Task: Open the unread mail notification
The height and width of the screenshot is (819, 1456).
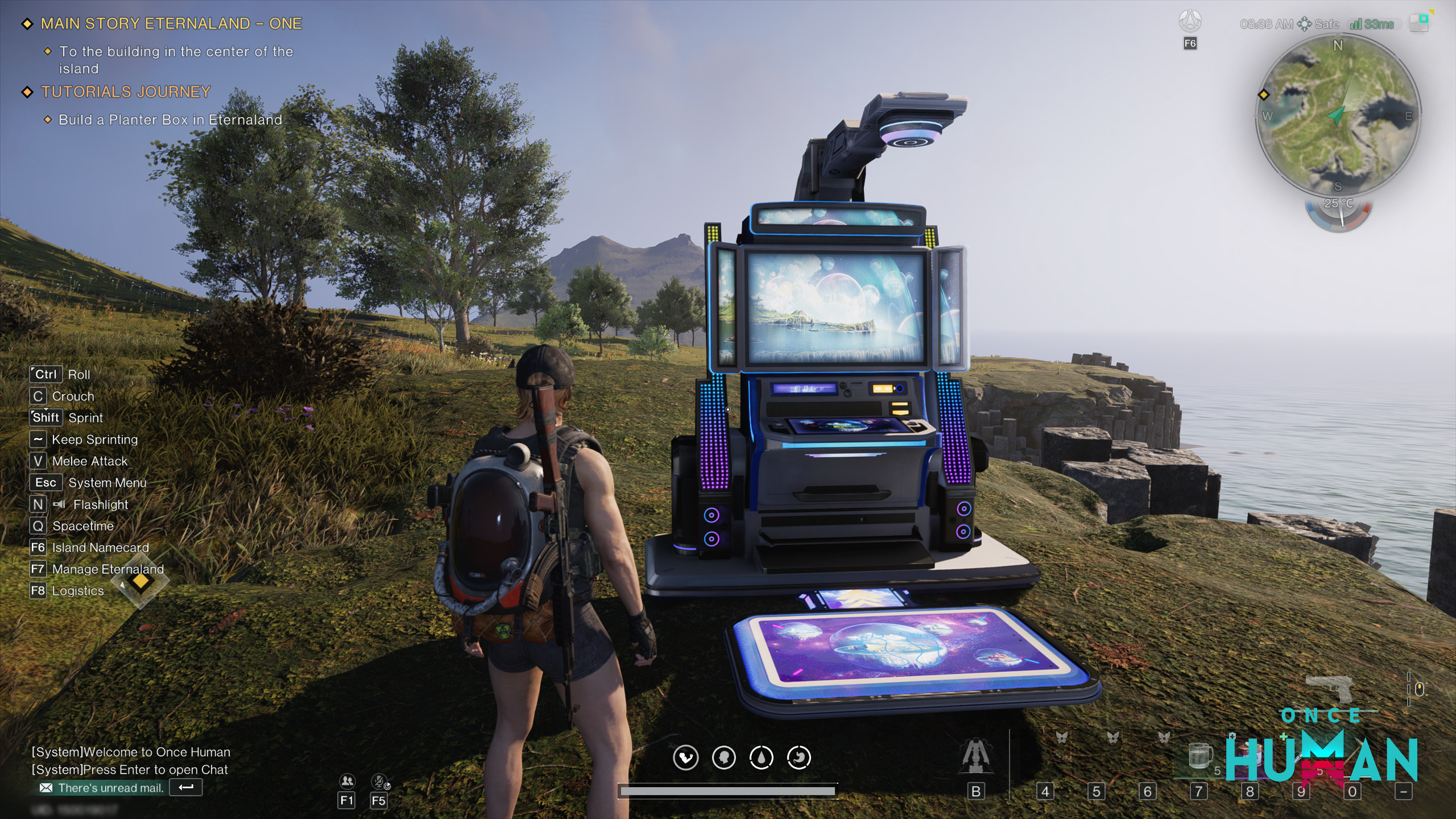Action: tap(110, 788)
